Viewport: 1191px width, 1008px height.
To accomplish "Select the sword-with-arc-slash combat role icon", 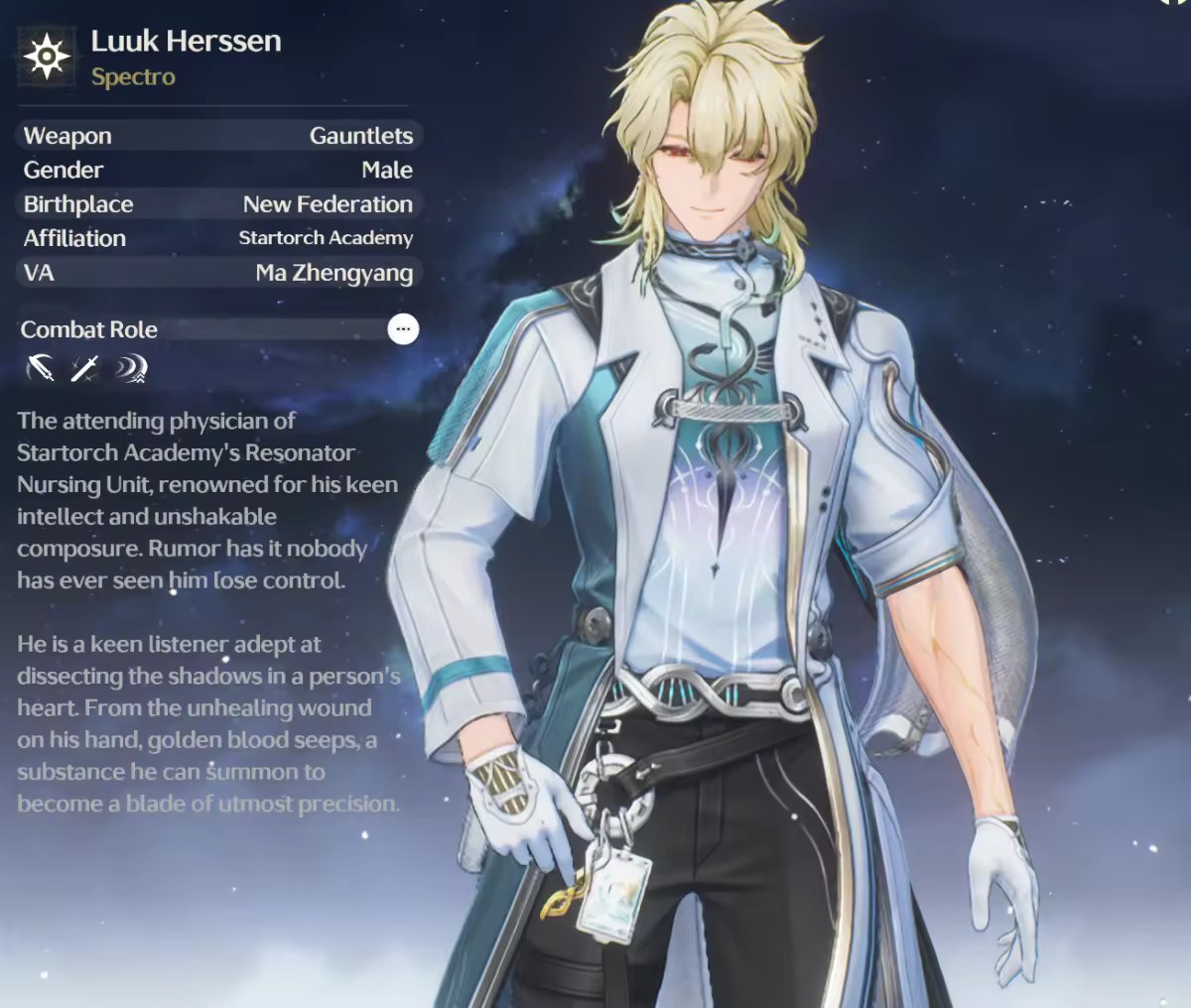I will 42,369.
